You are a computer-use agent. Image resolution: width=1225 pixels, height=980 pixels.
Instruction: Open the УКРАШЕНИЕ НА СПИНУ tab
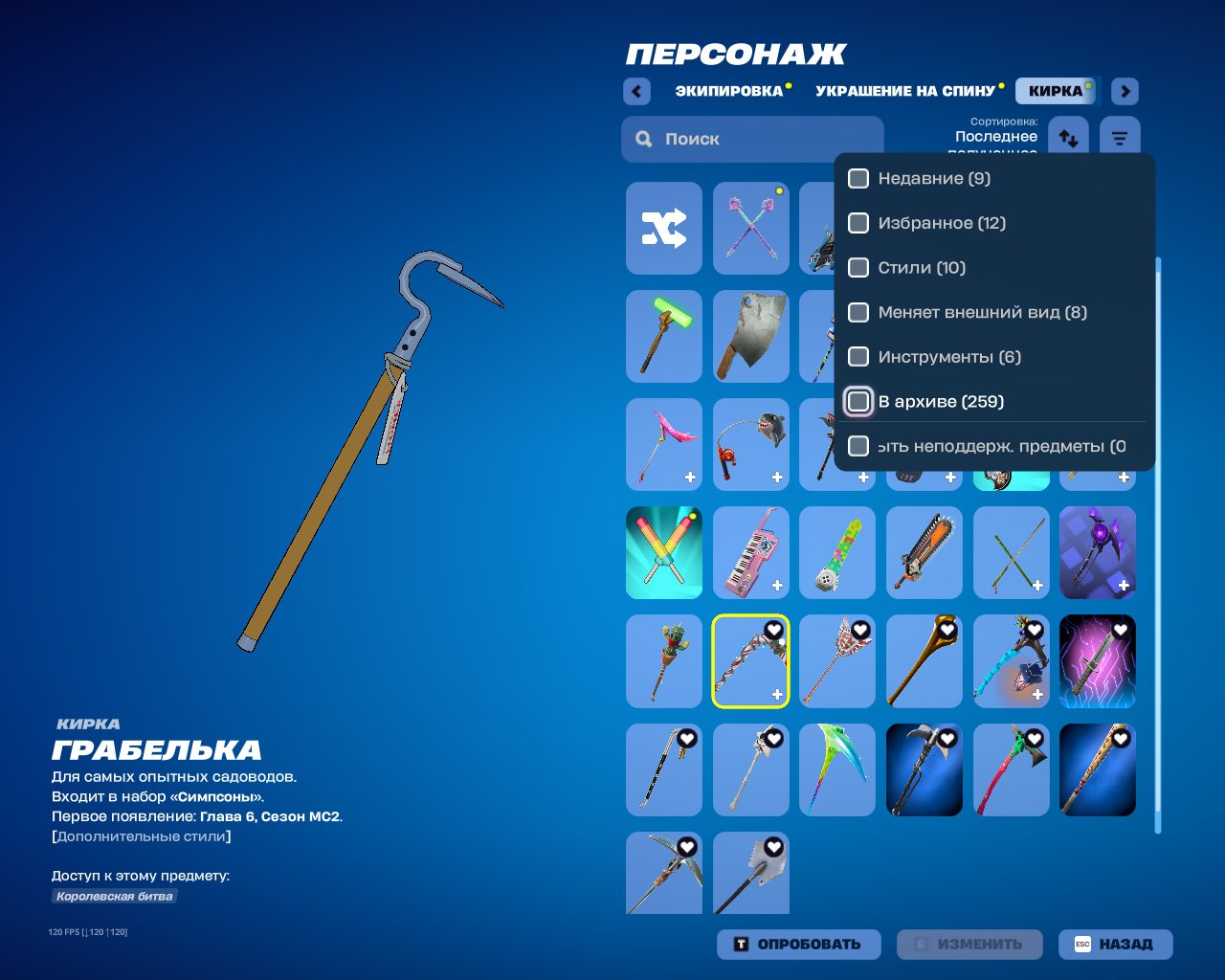click(904, 91)
